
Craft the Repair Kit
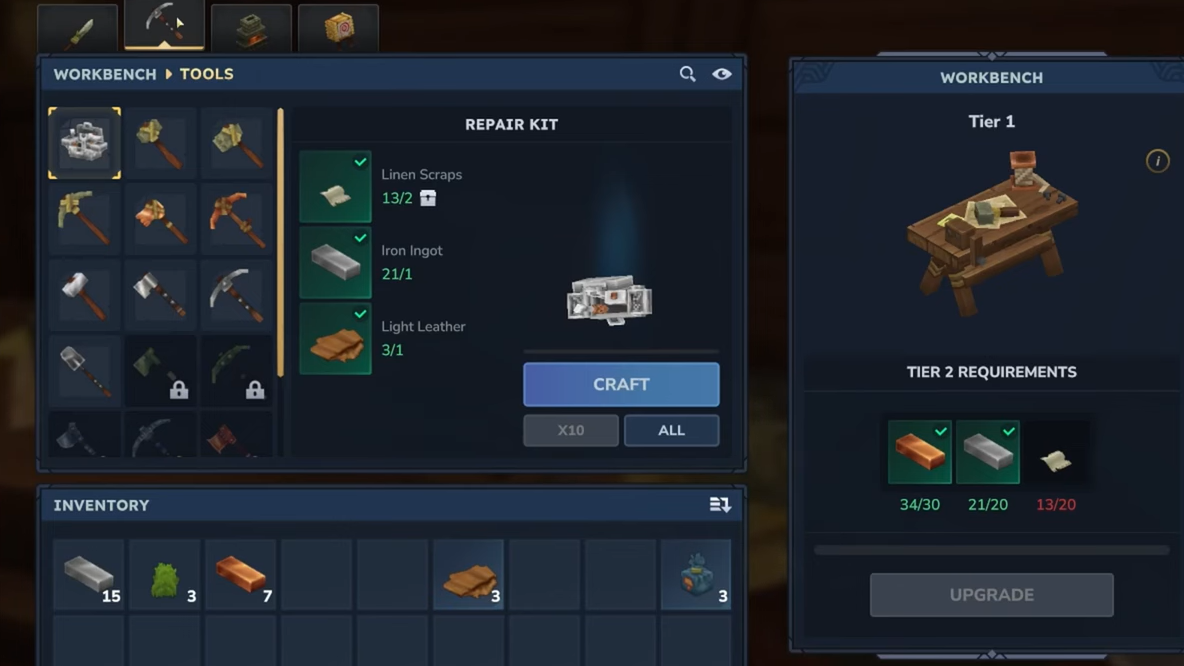click(621, 384)
